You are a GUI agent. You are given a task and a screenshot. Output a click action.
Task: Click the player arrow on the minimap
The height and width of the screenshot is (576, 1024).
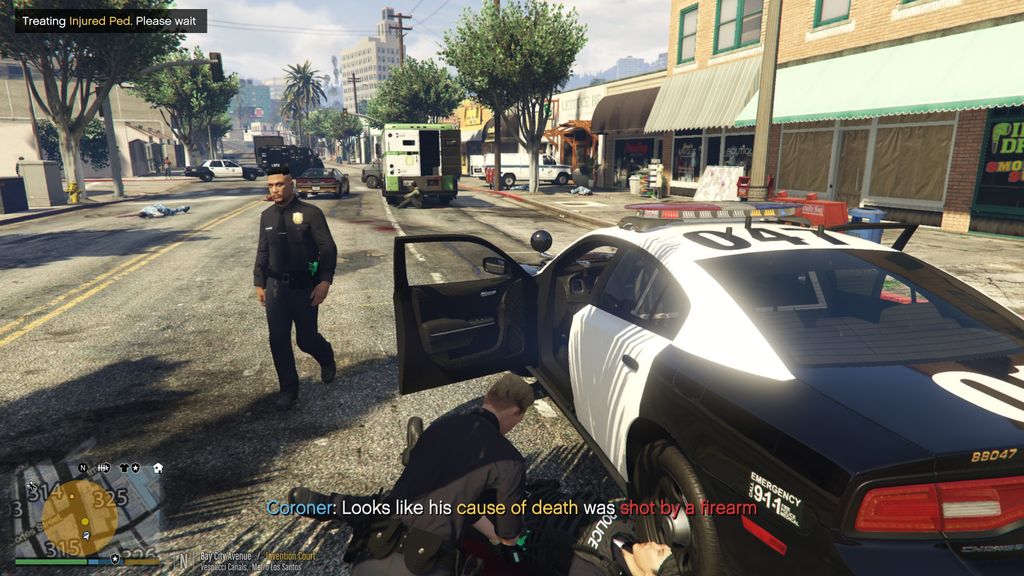pos(86,535)
